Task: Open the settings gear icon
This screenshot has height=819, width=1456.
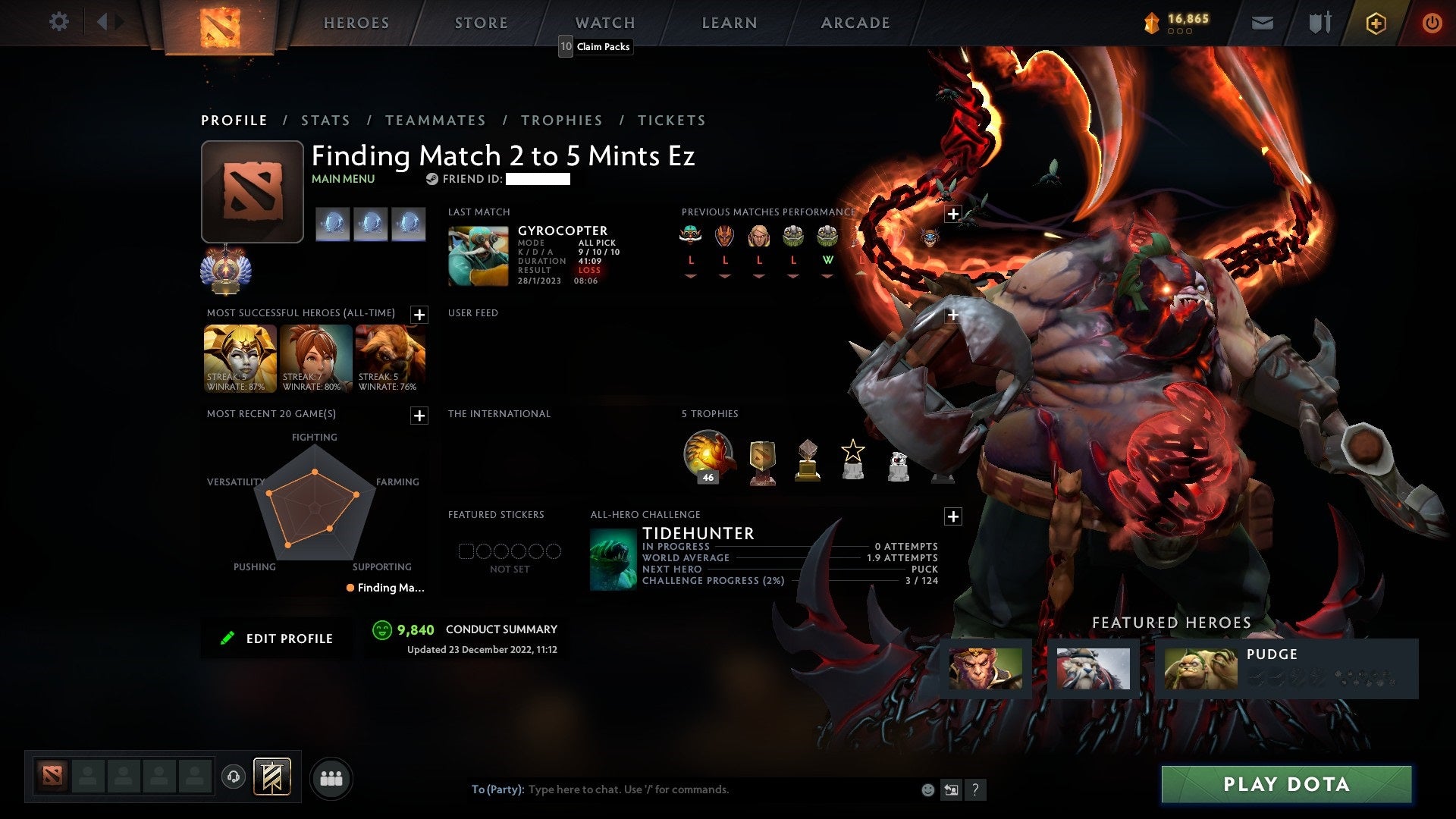Action: coord(59,22)
